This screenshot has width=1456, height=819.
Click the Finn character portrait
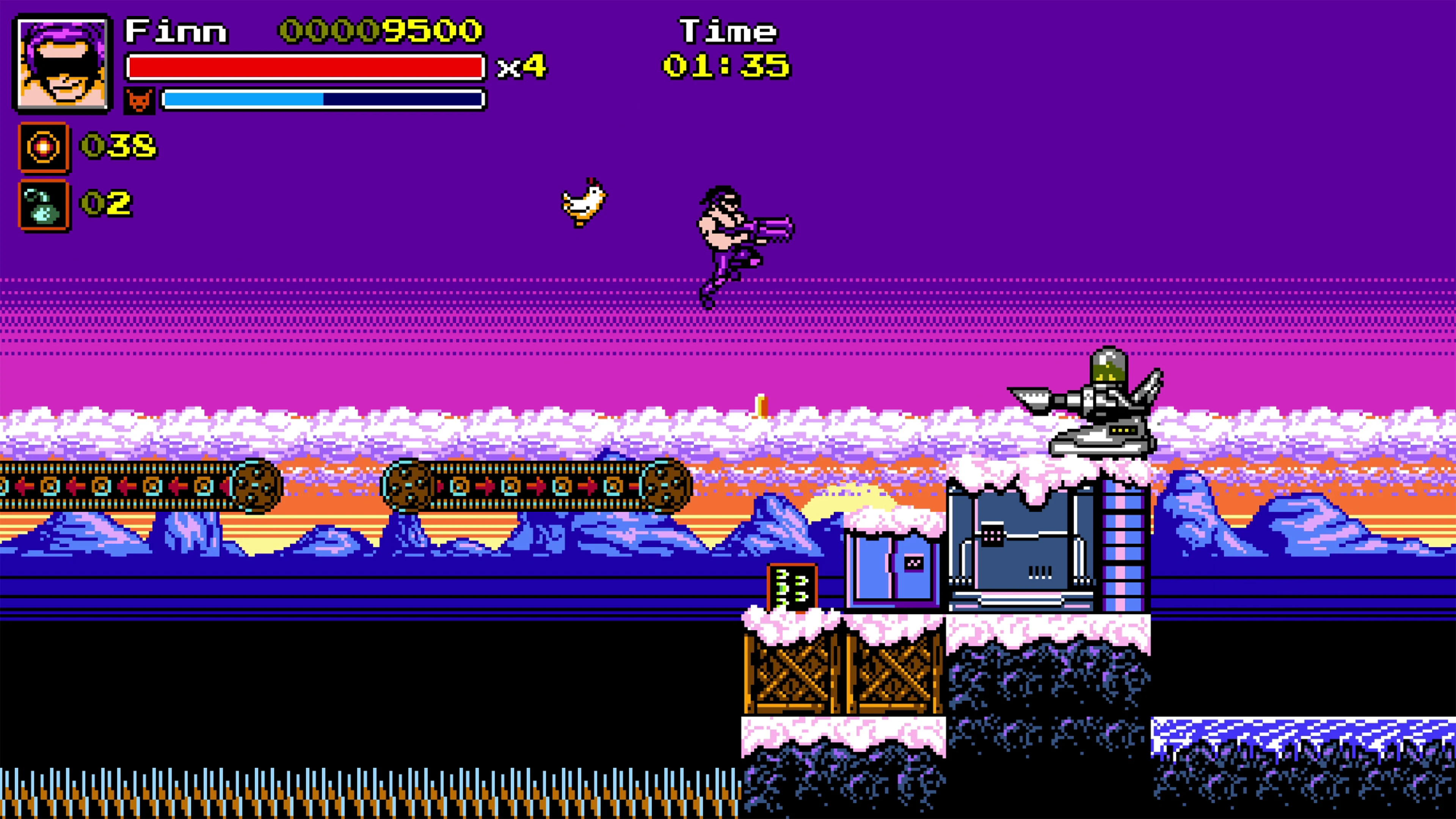click(x=62, y=64)
